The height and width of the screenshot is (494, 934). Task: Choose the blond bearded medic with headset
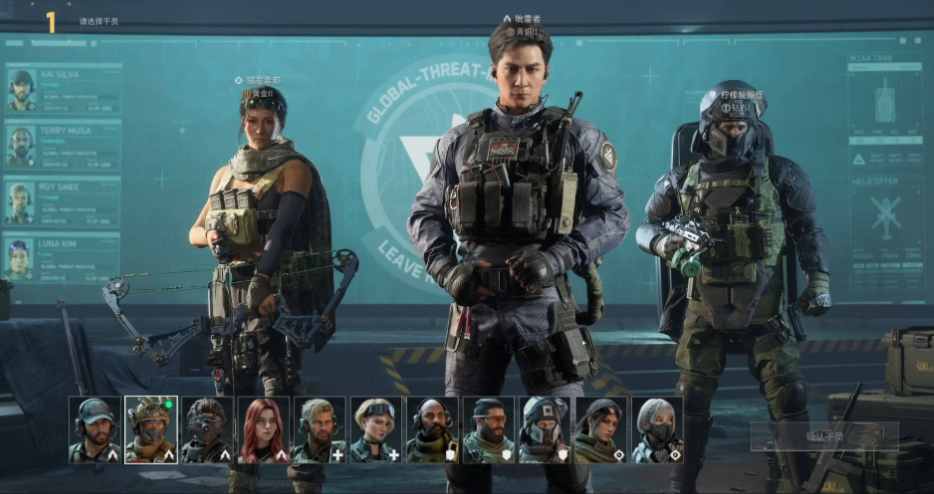[320, 430]
